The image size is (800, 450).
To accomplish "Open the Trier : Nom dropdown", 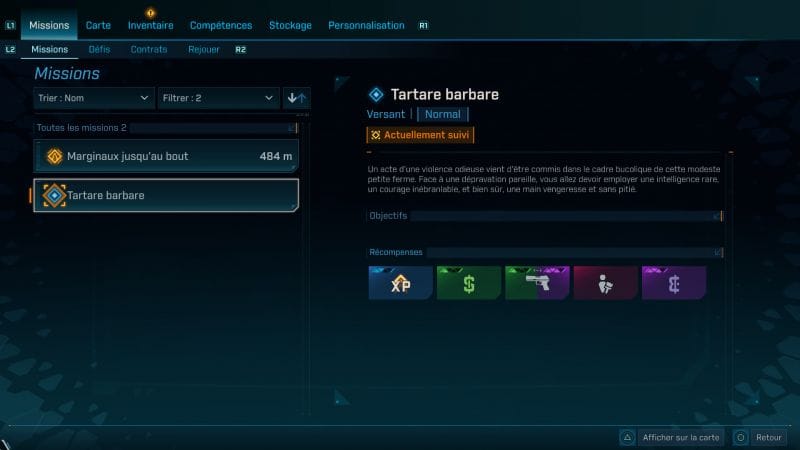I will pos(93,98).
